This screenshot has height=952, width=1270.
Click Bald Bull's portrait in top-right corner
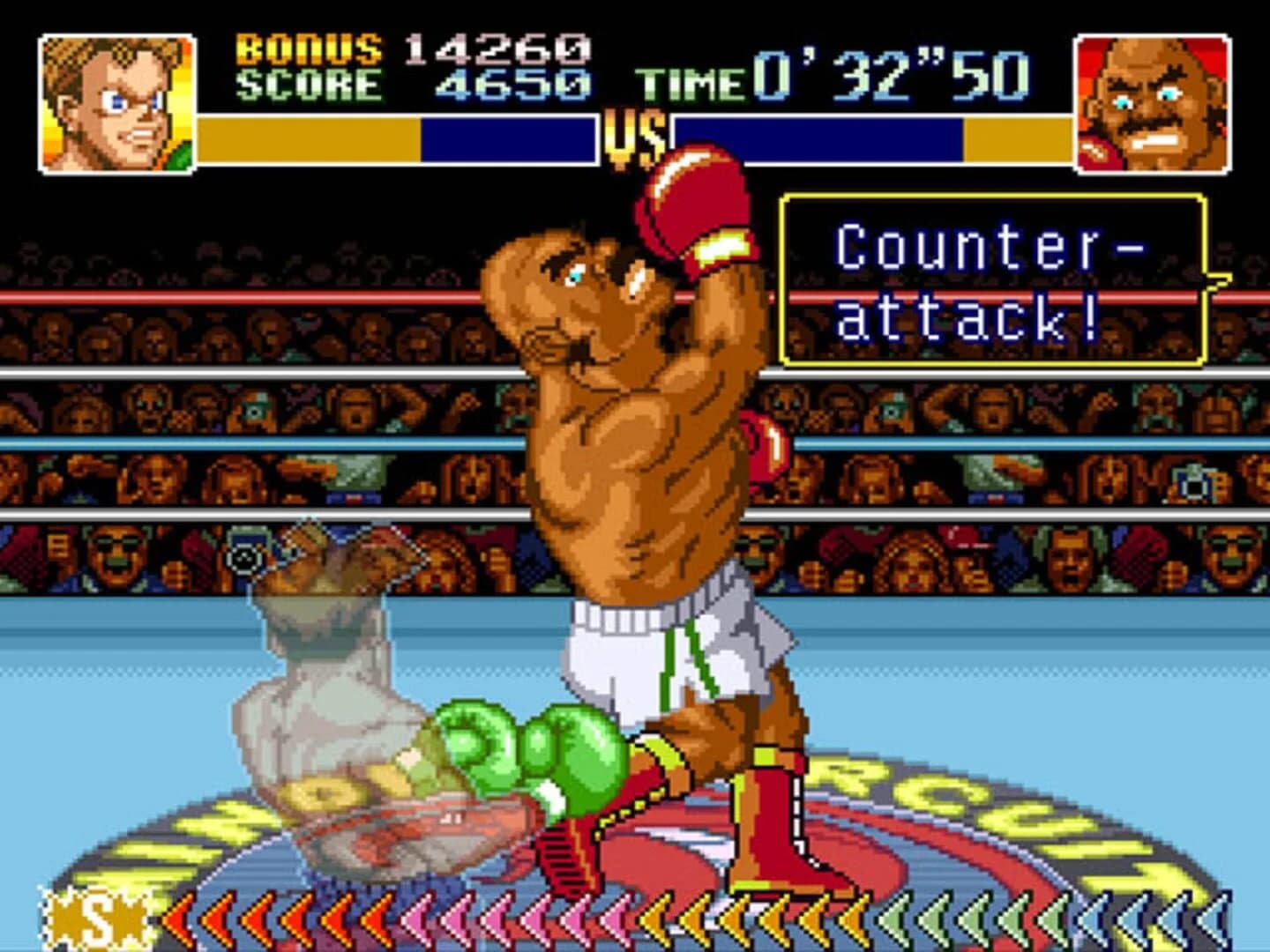(x=1151, y=101)
